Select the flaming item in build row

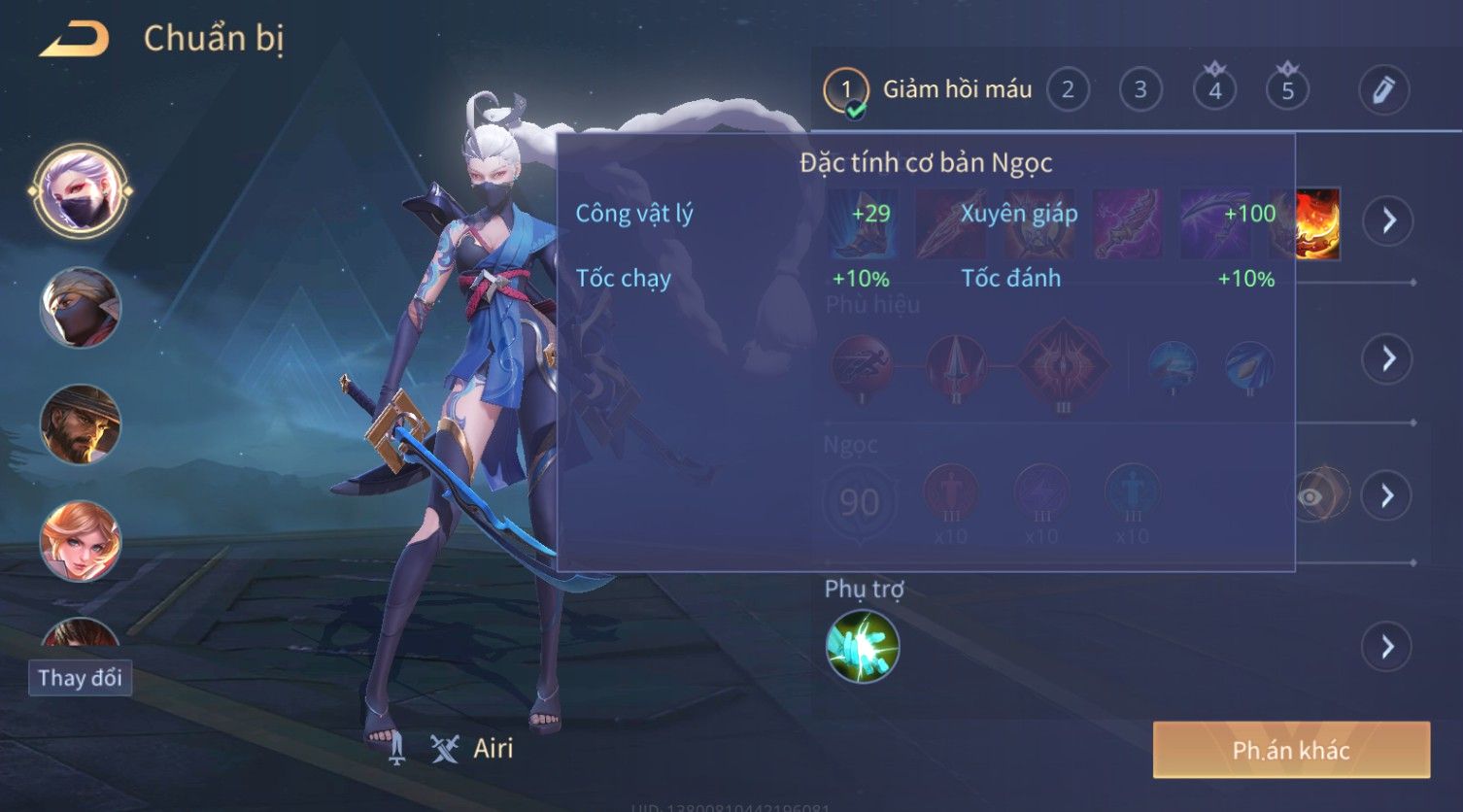[1318, 223]
